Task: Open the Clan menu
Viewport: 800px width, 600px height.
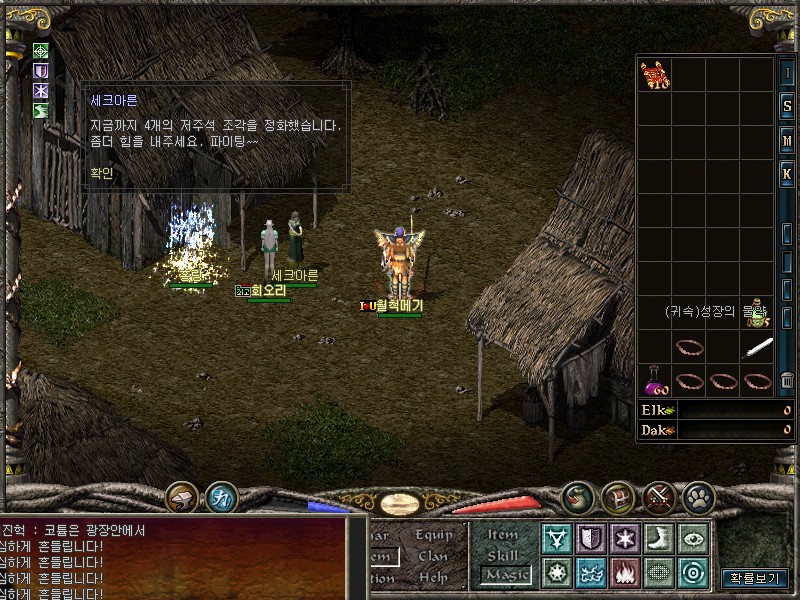Action: pyautogui.click(x=434, y=556)
